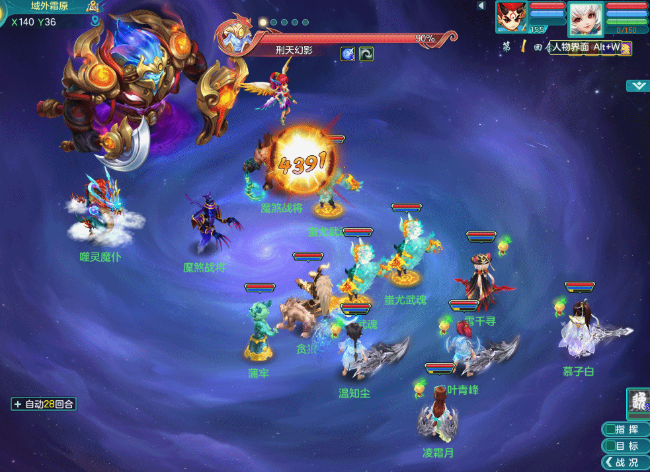
Task: Expand the 战况 battle status panel
Action: 626,463
